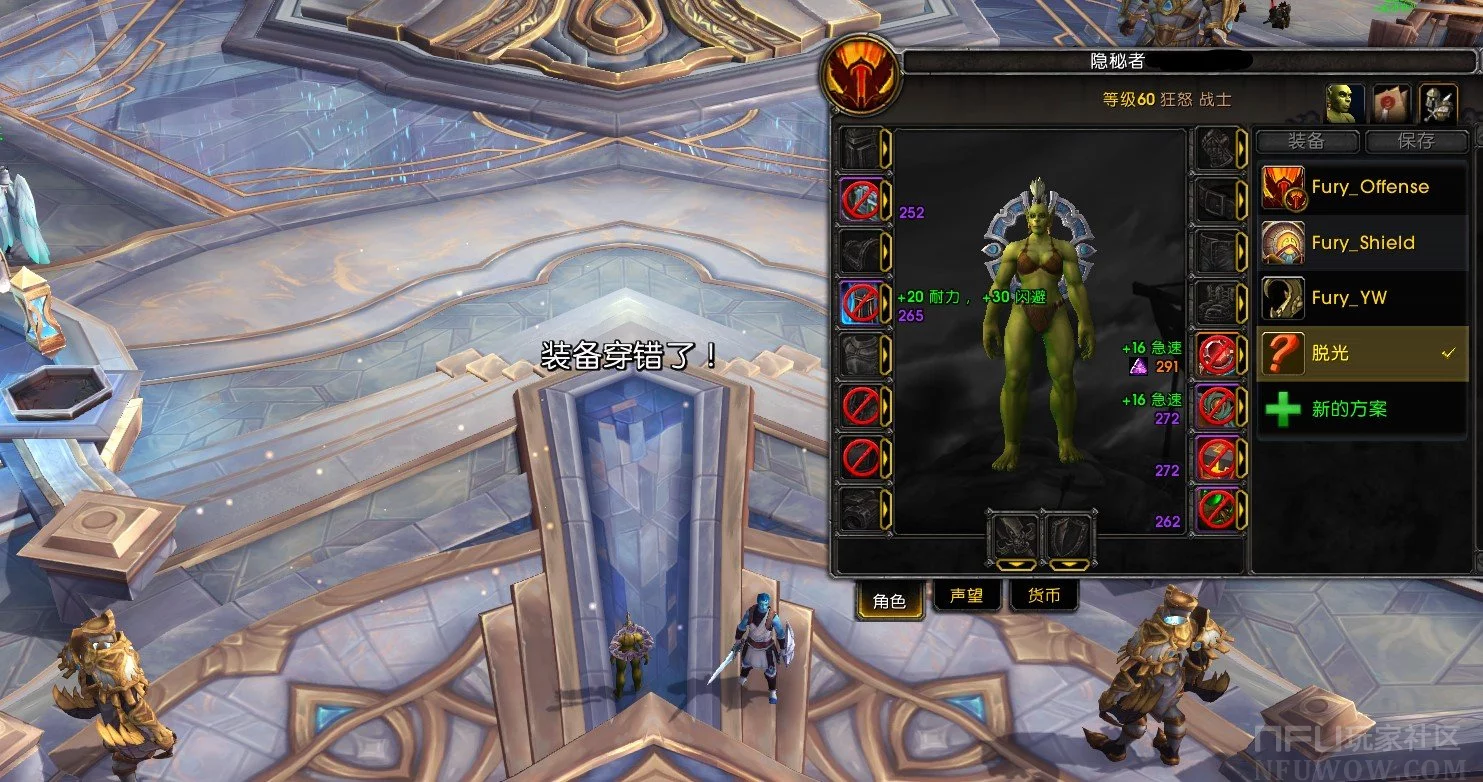
Task: Pick the 脱光 equipment set row
Action: click(1362, 353)
